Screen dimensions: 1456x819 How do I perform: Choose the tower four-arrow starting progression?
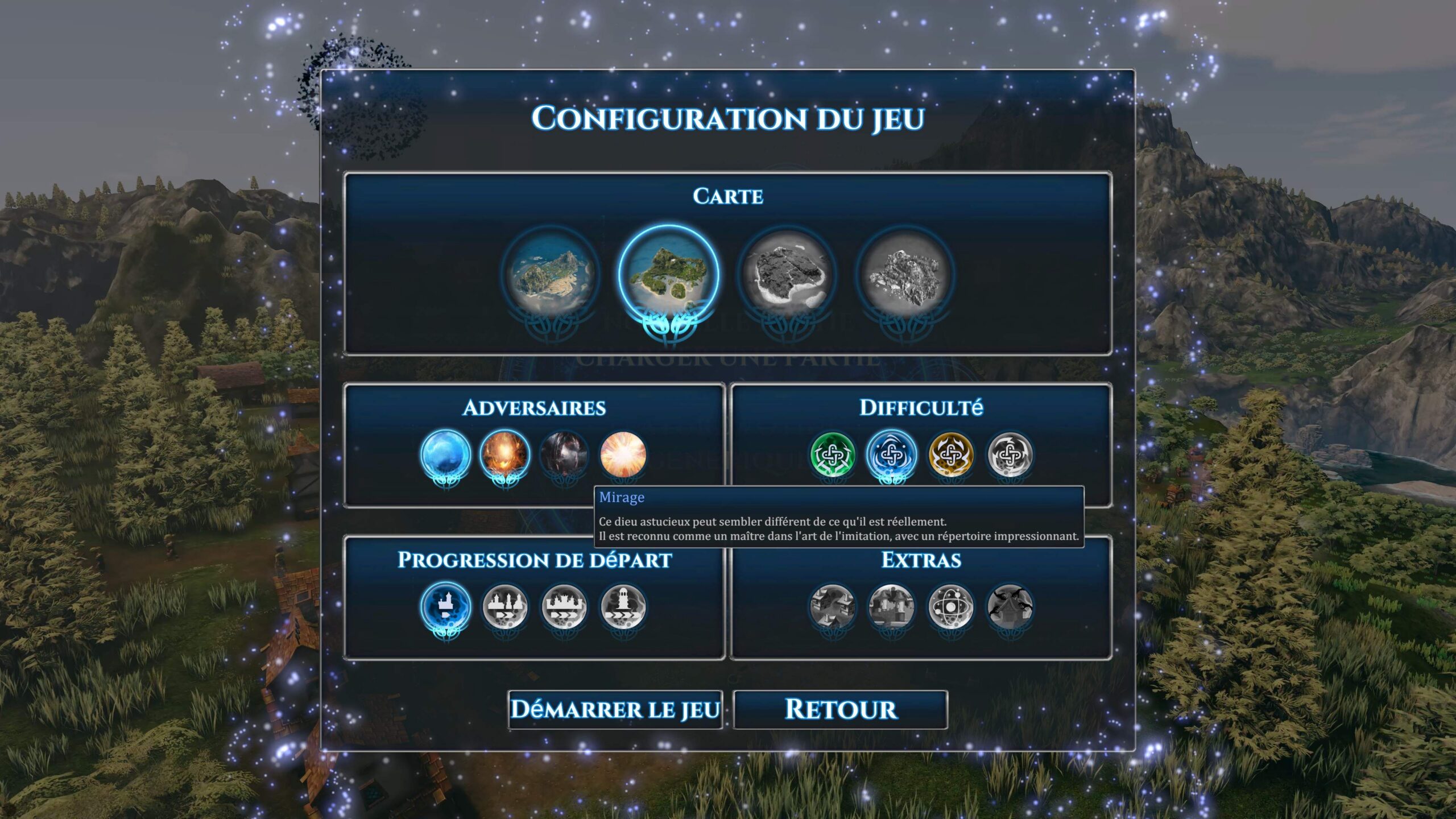click(x=623, y=606)
